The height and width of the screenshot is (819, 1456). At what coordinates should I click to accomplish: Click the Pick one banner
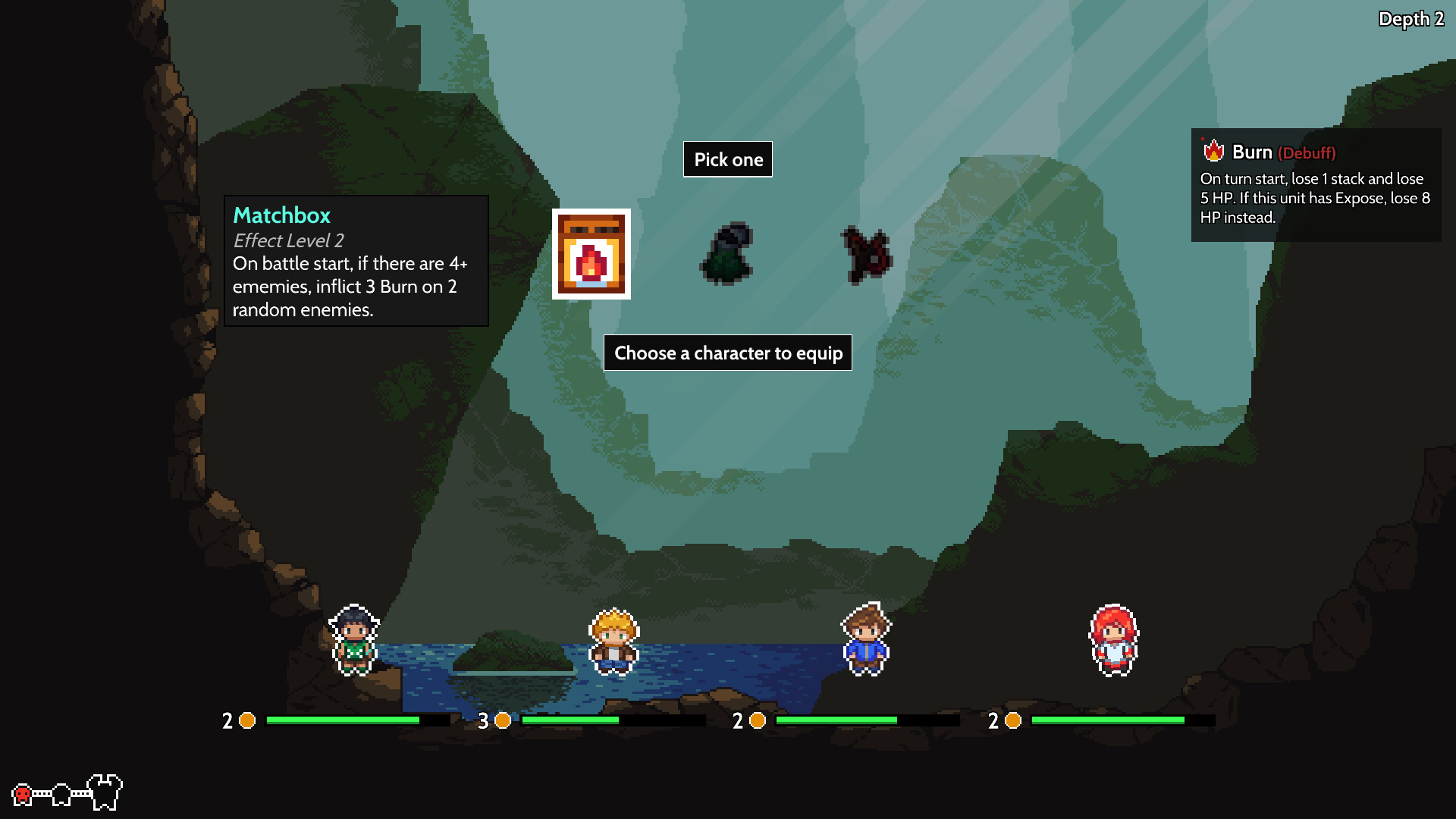pos(727,159)
